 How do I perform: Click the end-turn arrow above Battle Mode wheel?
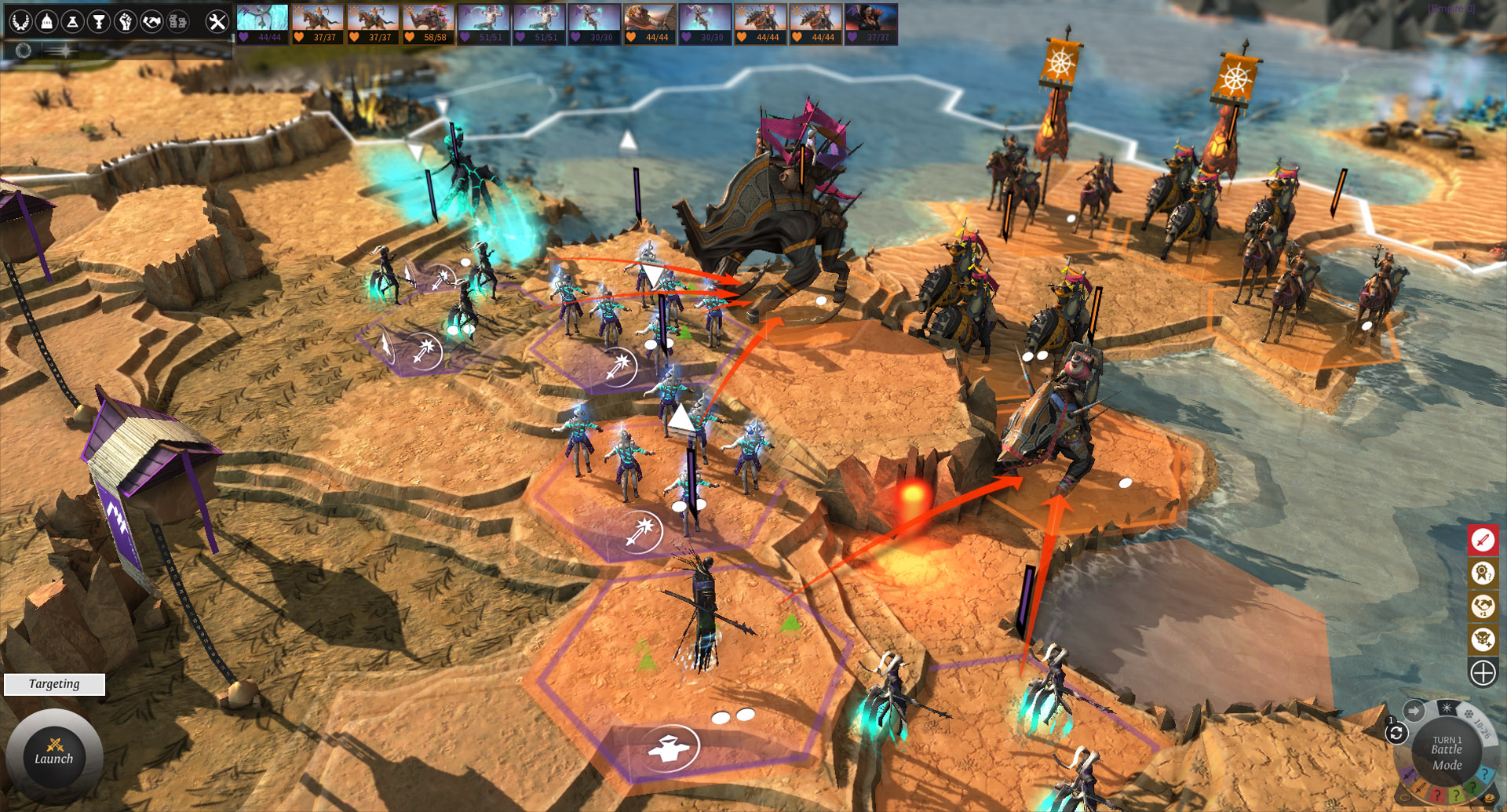point(1414,709)
